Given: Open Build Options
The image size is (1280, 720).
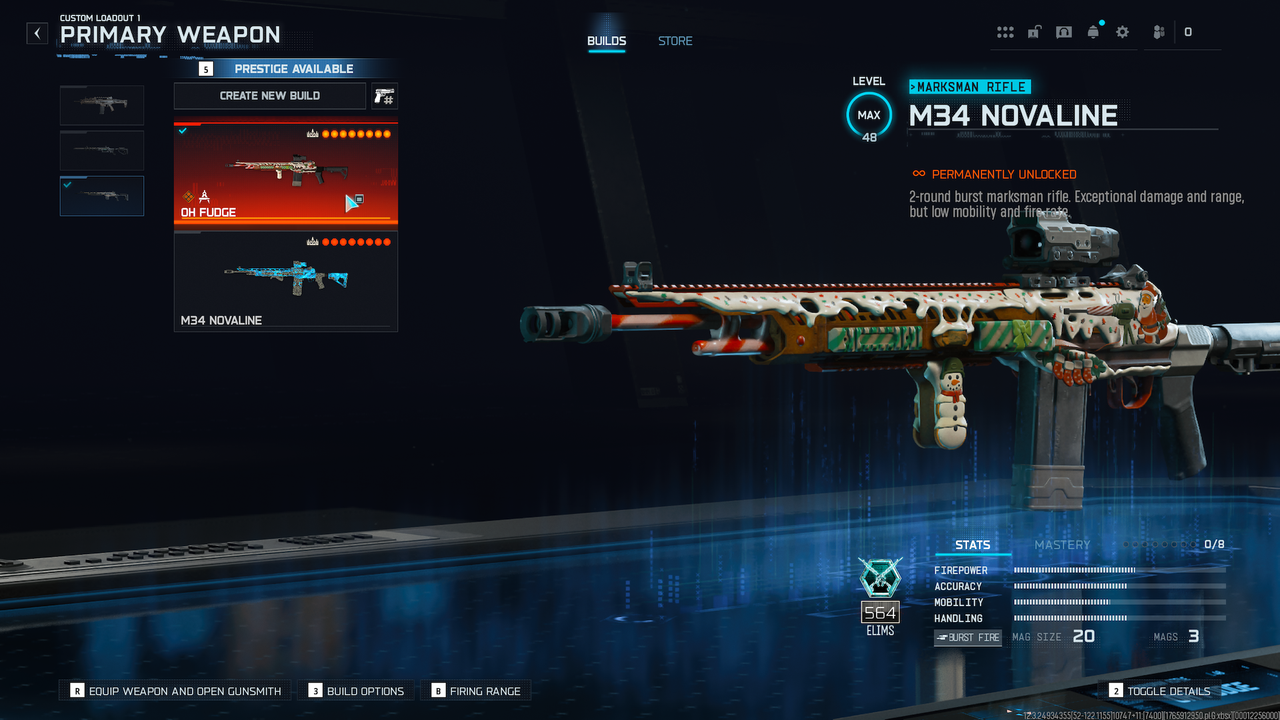Looking at the screenshot, I should pos(356,691).
